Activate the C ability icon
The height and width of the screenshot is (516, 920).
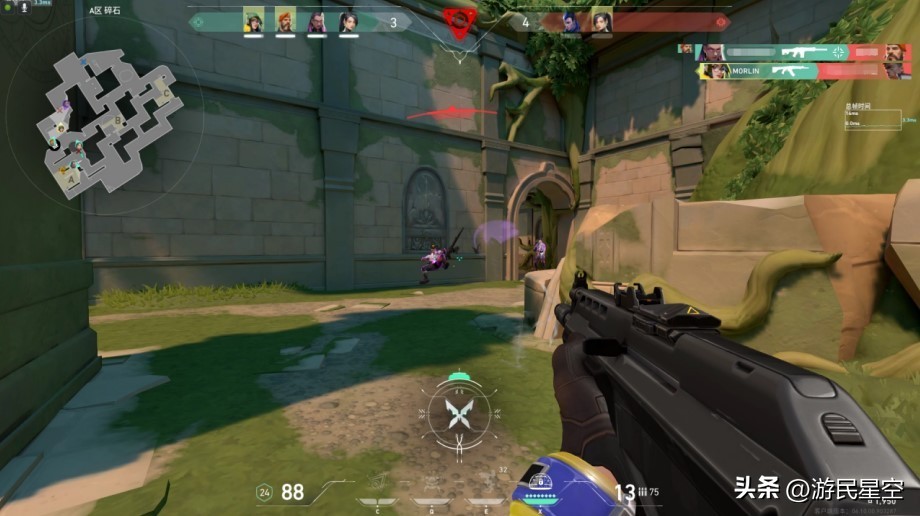coord(378,500)
